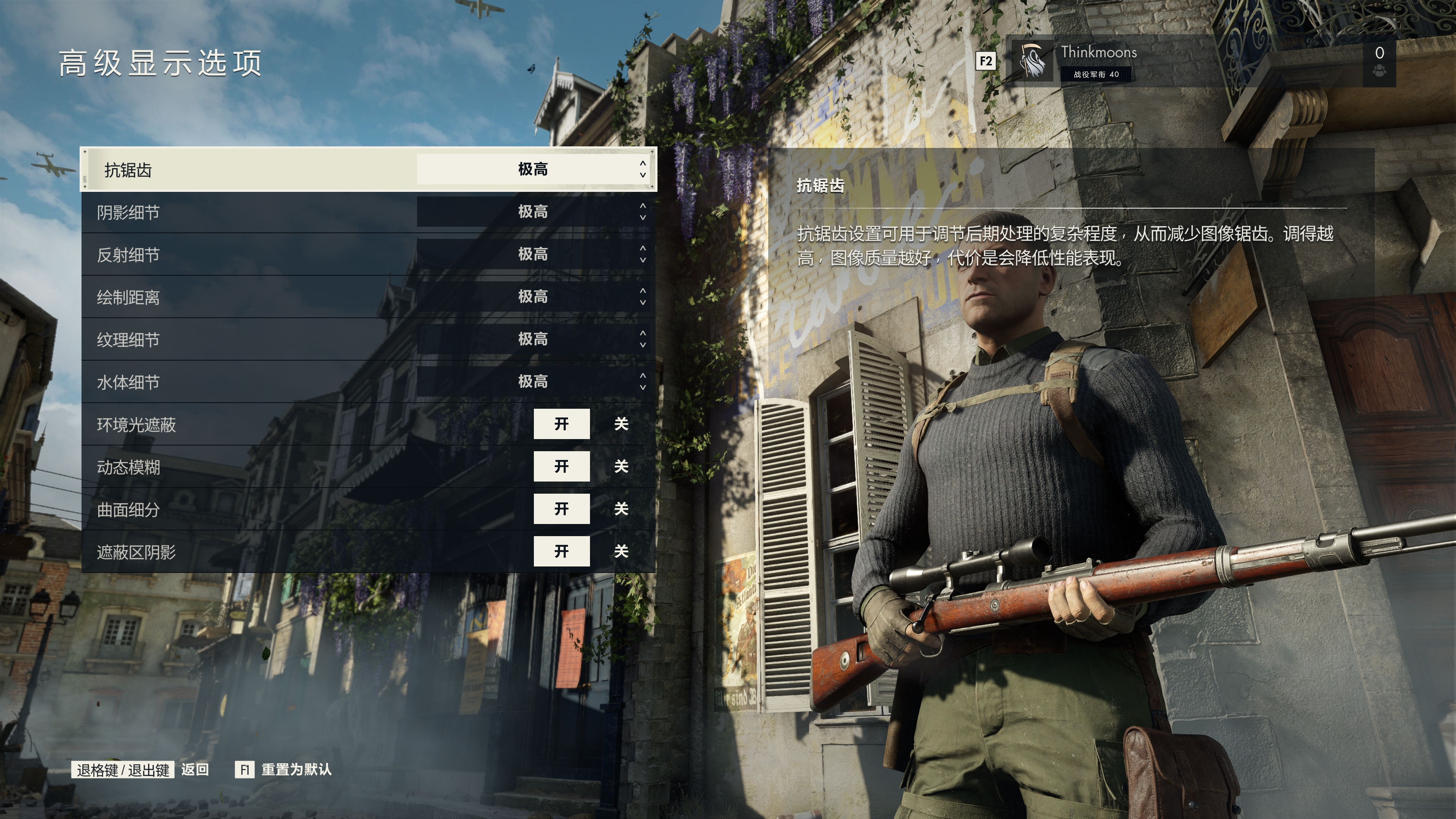Choose the 纹理细节 quality option
This screenshot has height=819, width=1456.
[x=532, y=339]
